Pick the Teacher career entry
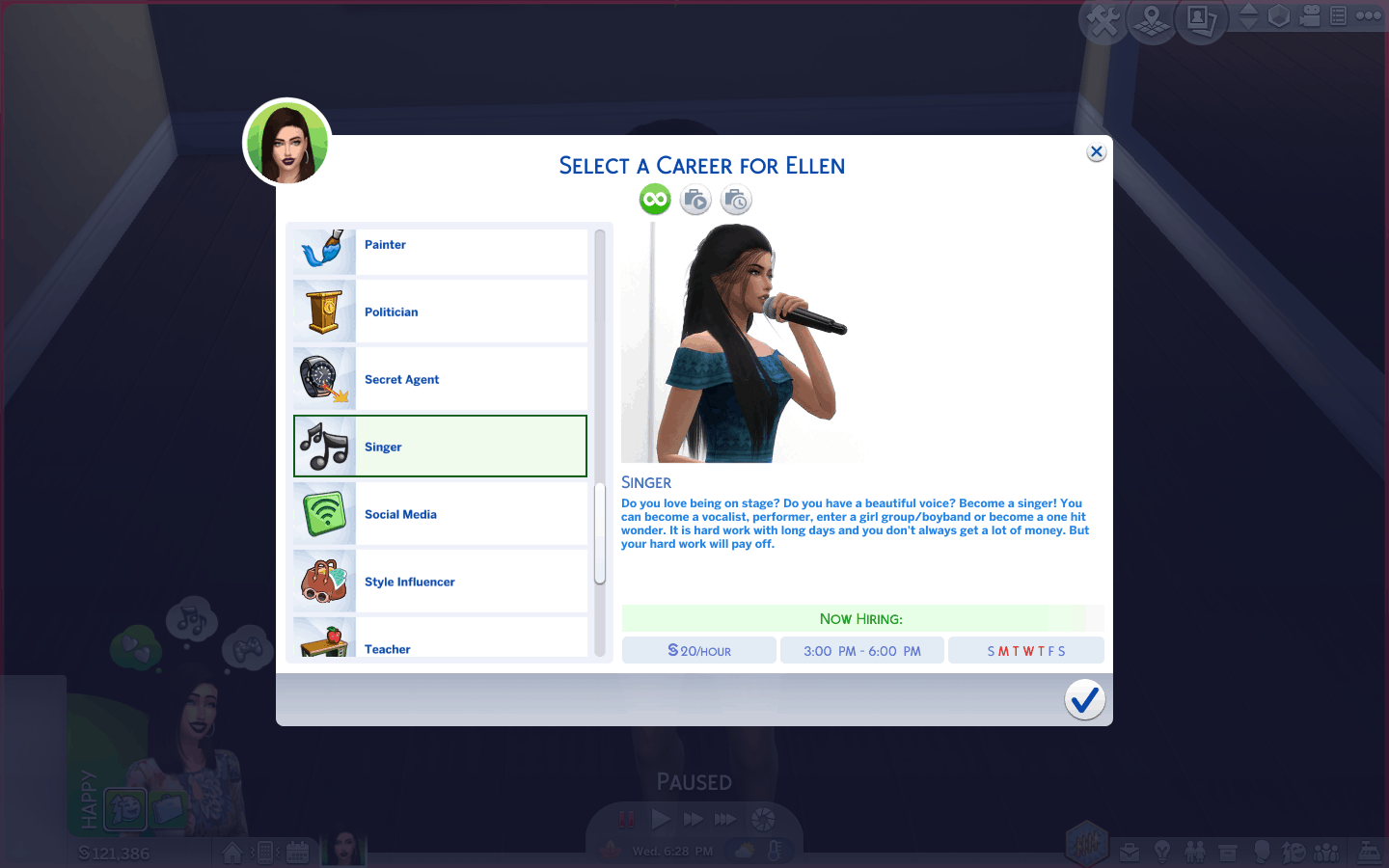Viewport: 1389px width, 868px height. [440, 640]
